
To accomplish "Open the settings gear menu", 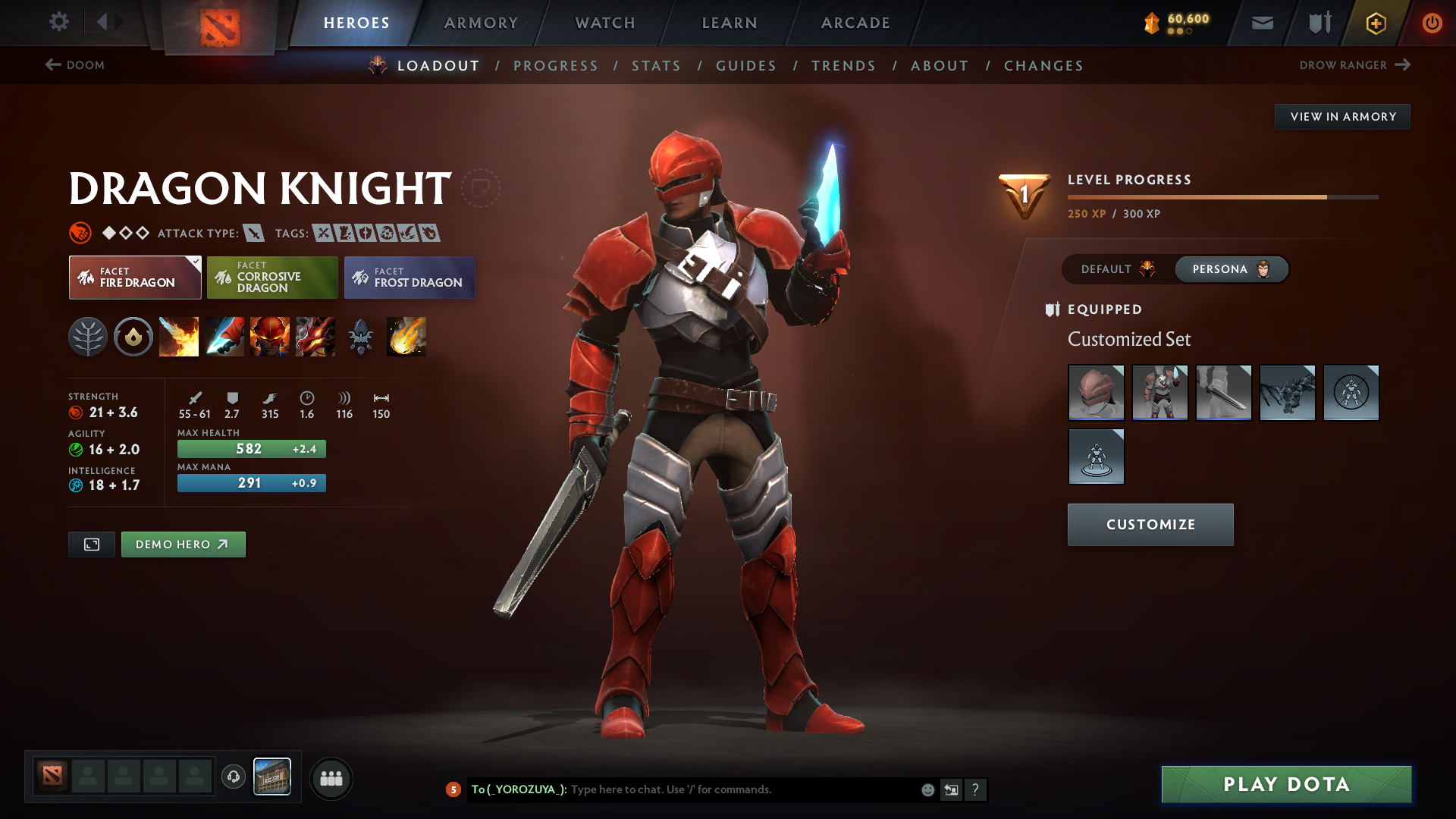I will [x=58, y=22].
